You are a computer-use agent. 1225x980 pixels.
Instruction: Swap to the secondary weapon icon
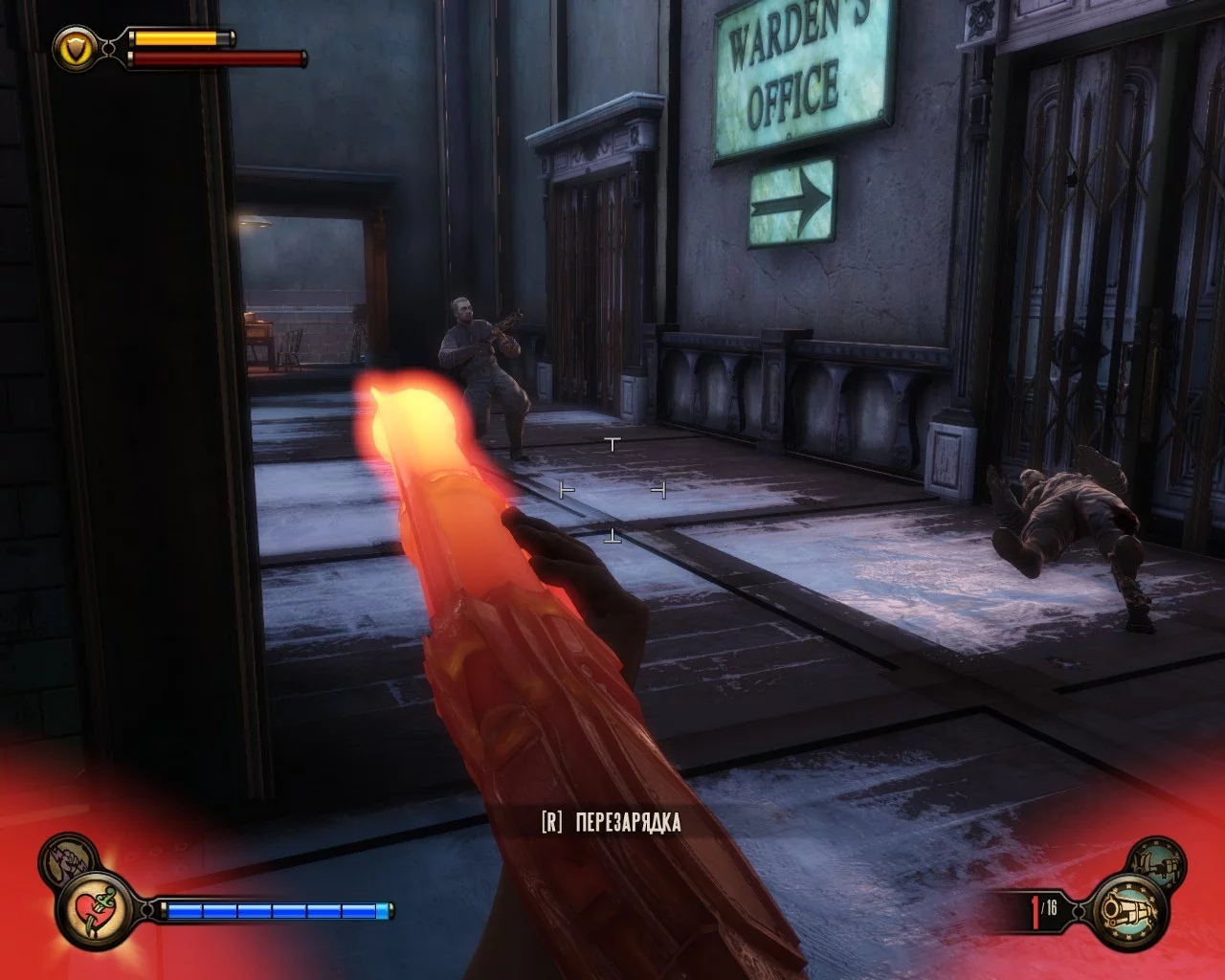click(x=1158, y=860)
